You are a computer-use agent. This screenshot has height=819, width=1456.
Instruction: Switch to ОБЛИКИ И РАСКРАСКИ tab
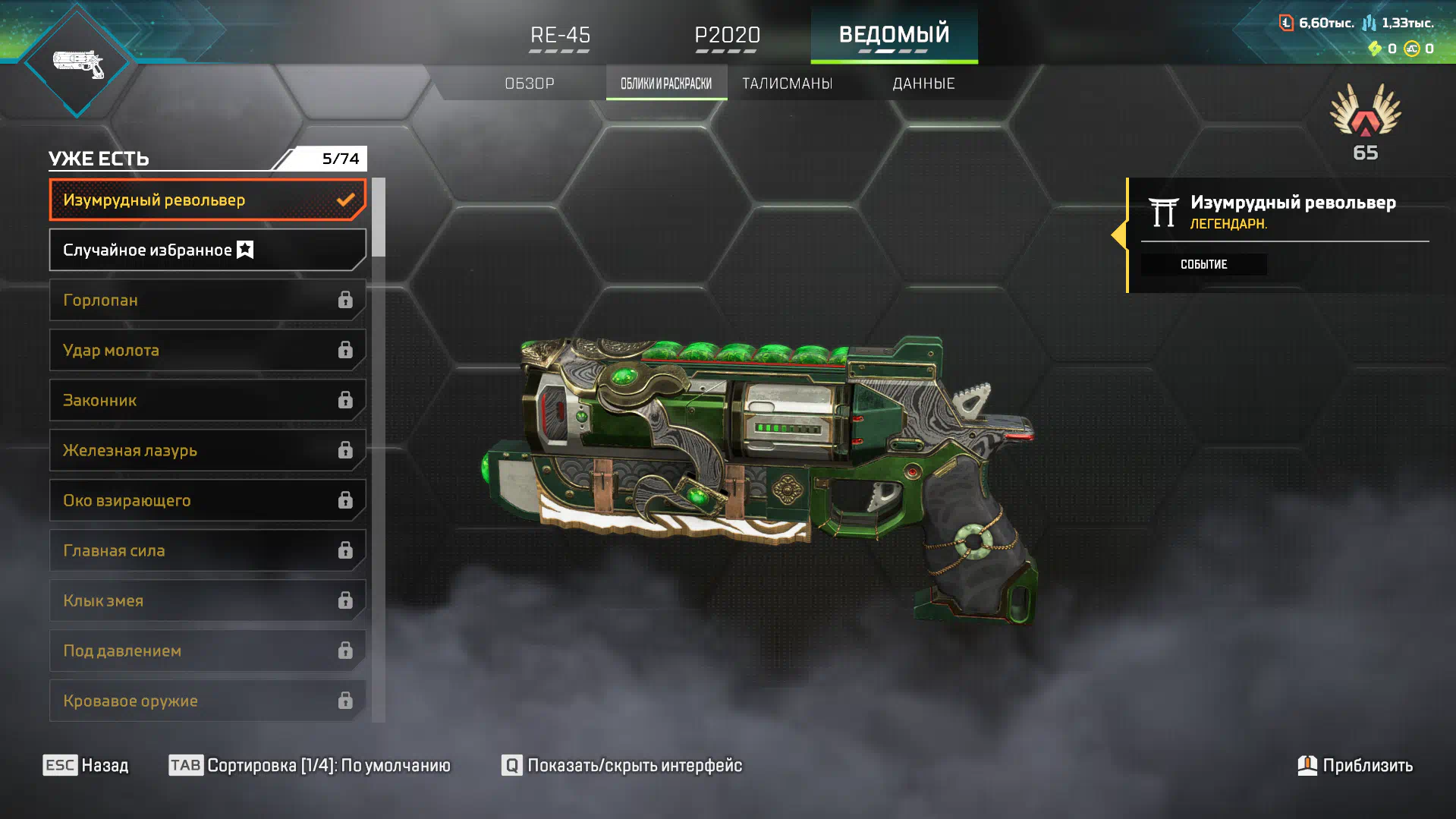[x=666, y=83]
